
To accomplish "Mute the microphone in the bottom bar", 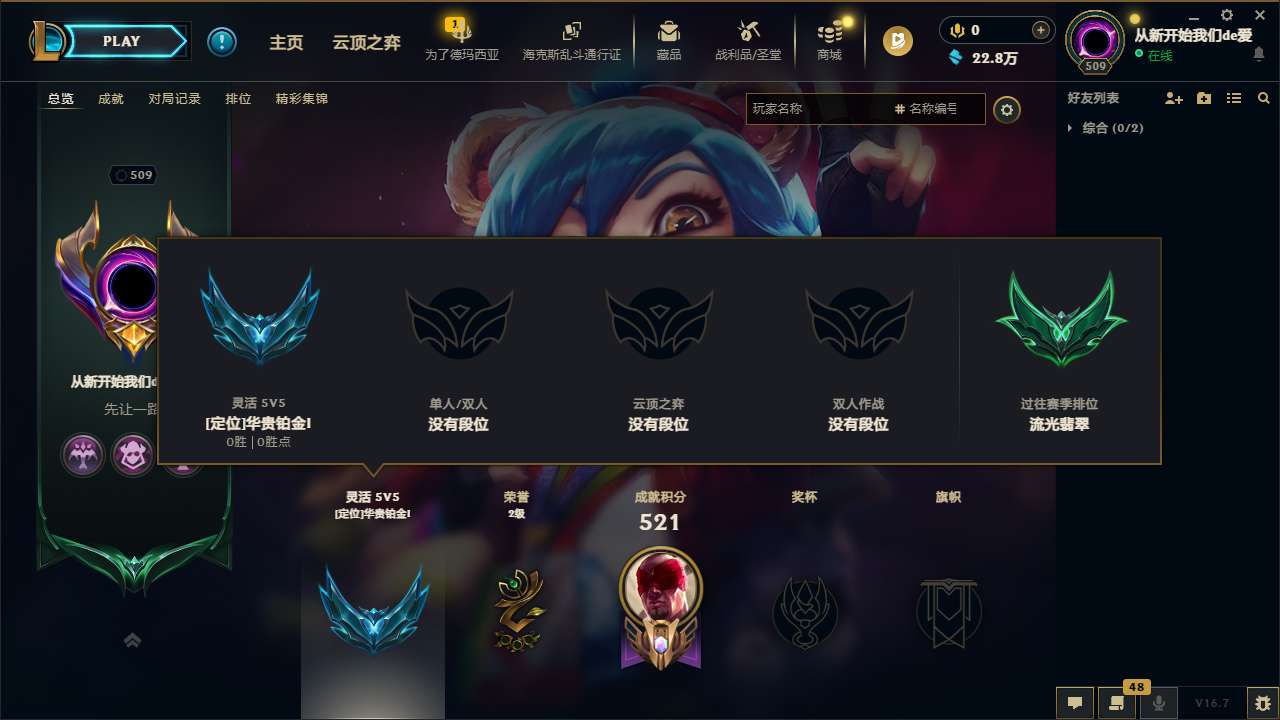I will coord(1159,703).
